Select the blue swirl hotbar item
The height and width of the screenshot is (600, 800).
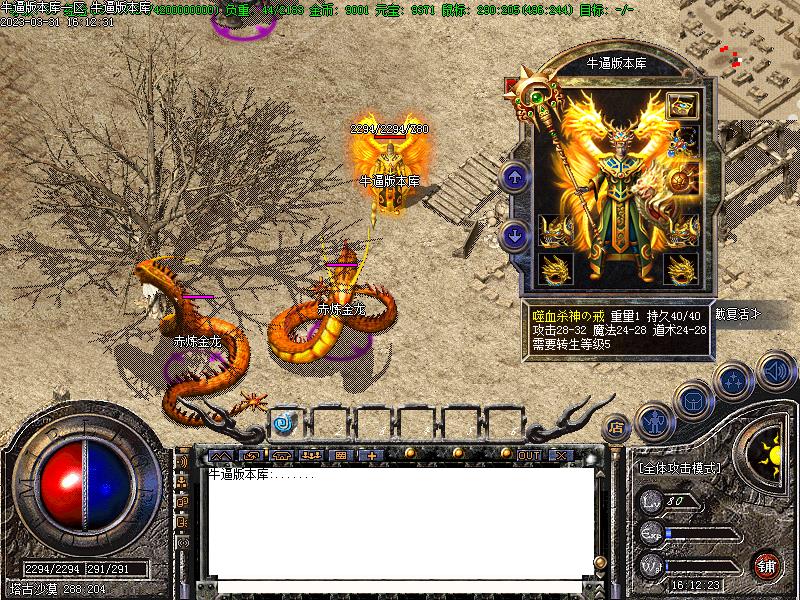(285, 422)
